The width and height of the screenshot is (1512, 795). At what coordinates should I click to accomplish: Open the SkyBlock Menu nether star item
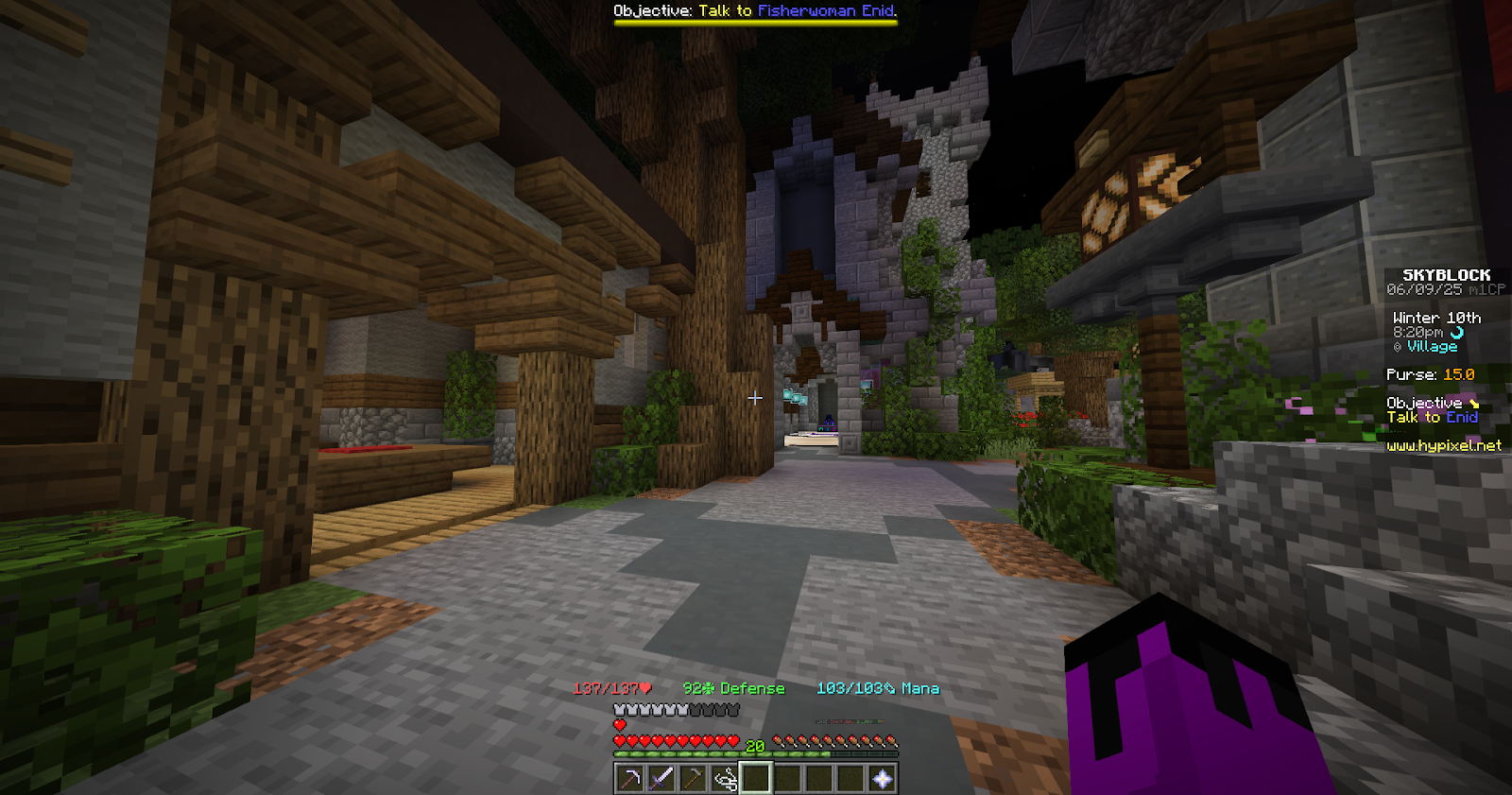click(x=883, y=778)
